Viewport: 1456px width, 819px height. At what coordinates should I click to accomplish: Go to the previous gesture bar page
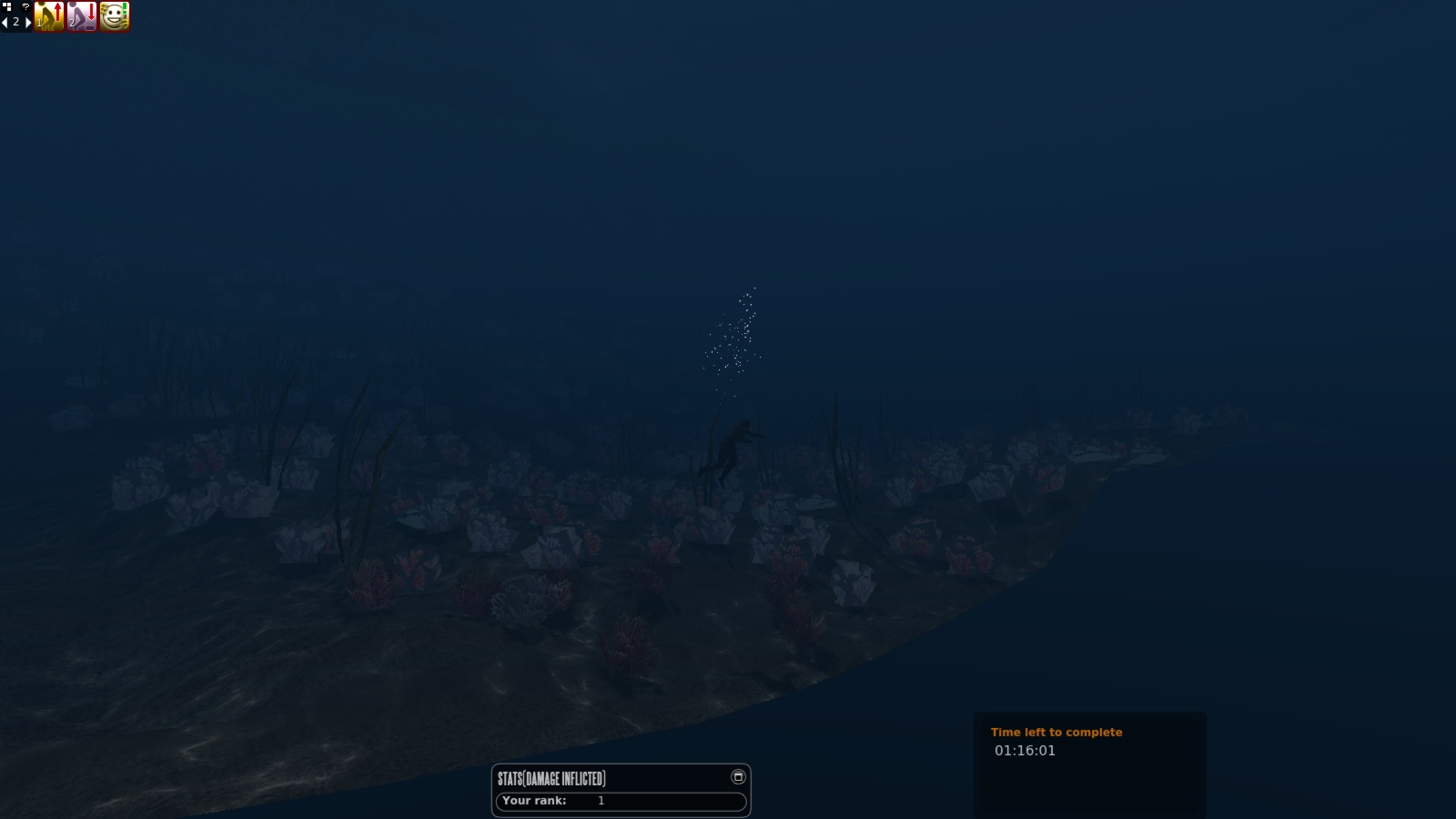coord(5,22)
